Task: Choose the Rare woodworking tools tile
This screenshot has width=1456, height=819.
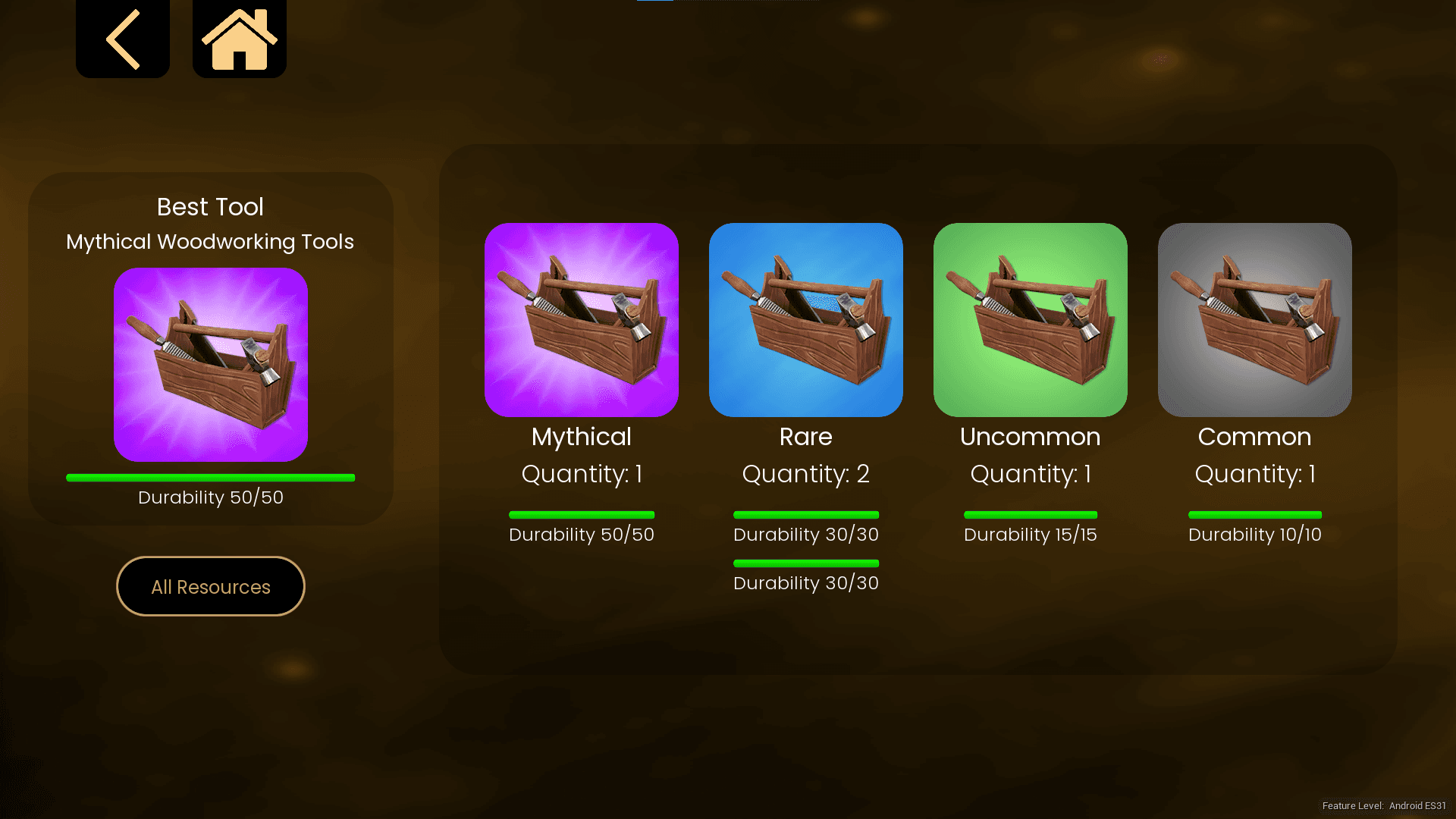Action: (806, 320)
